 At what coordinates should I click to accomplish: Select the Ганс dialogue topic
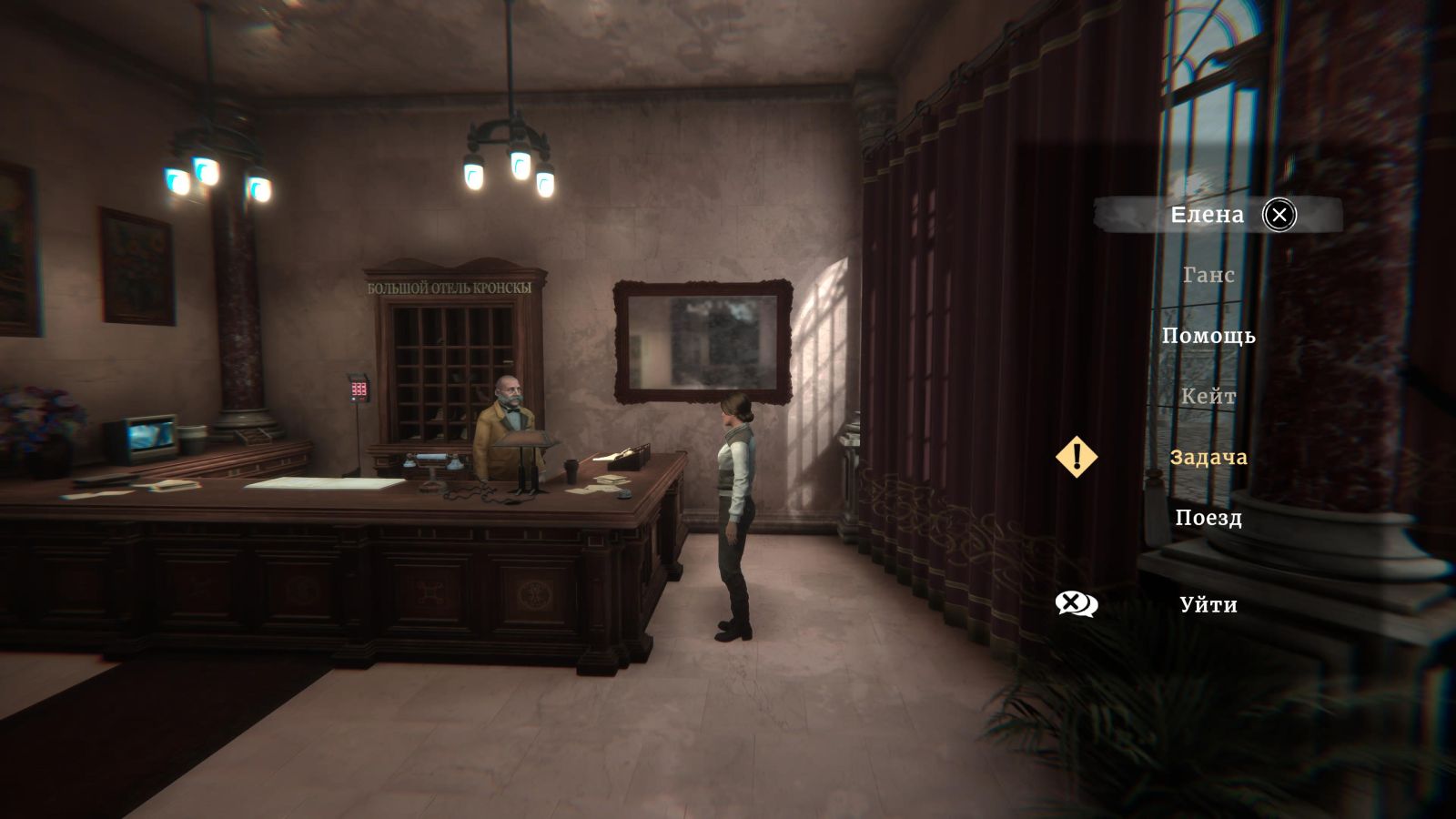(1208, 275)
